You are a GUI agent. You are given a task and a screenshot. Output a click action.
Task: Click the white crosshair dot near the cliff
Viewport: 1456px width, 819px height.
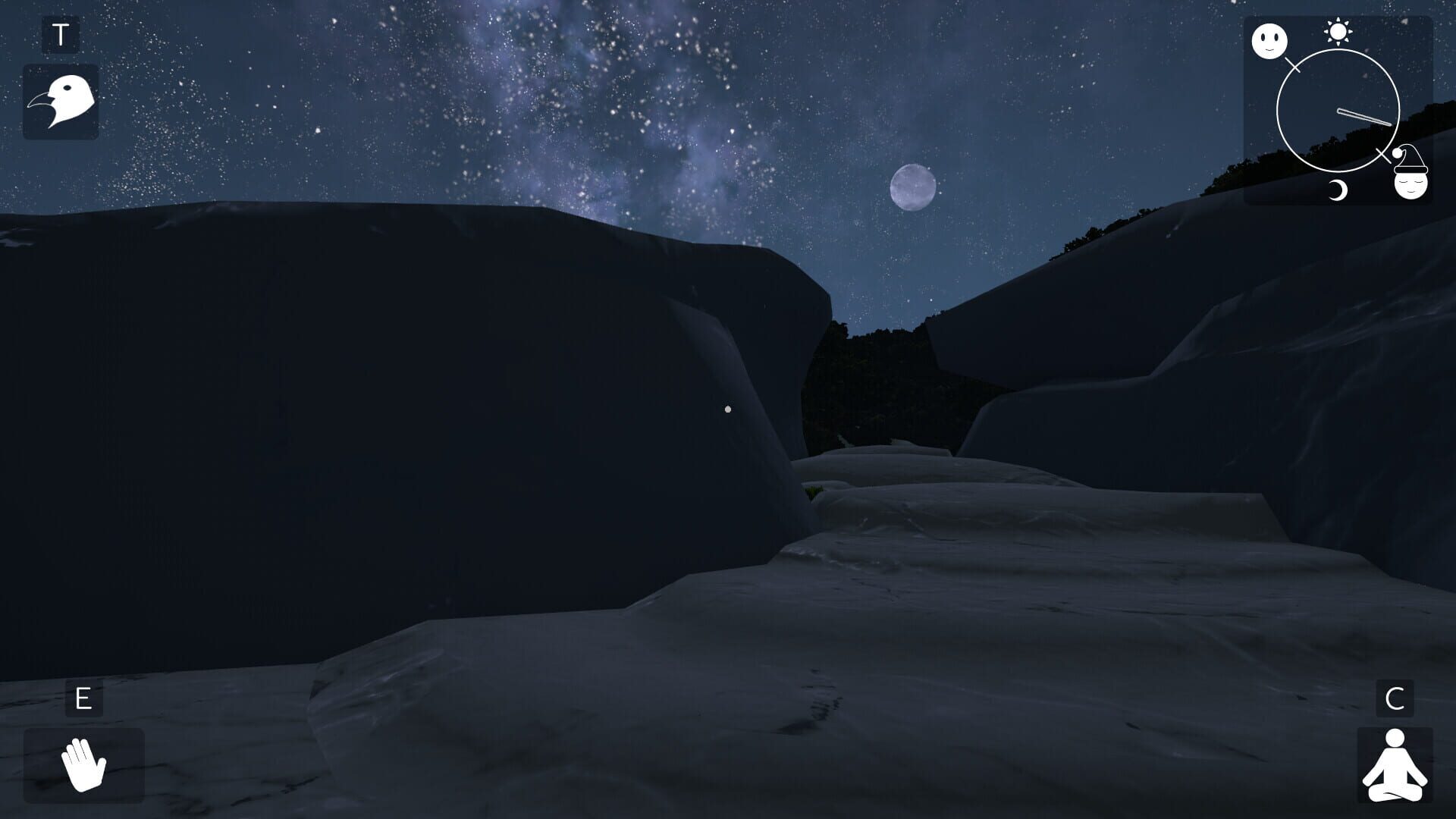tap(729, 409)
